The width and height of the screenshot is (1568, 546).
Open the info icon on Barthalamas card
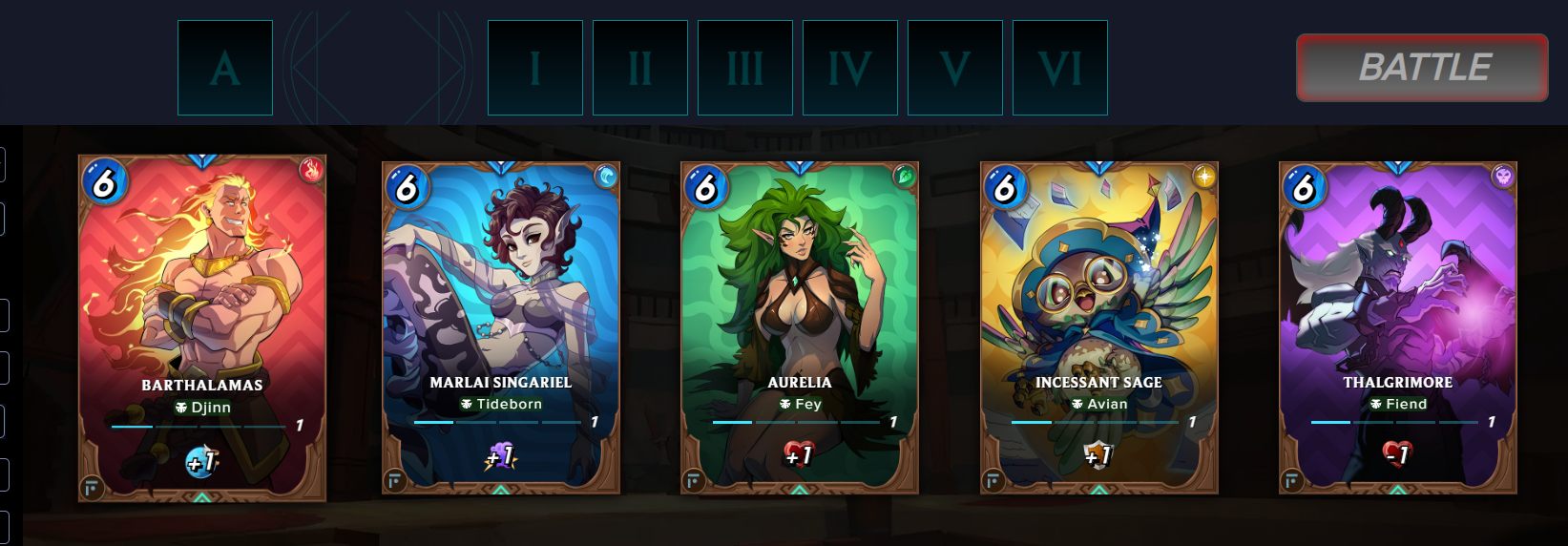pyautogui.click(x=92, y=489)
